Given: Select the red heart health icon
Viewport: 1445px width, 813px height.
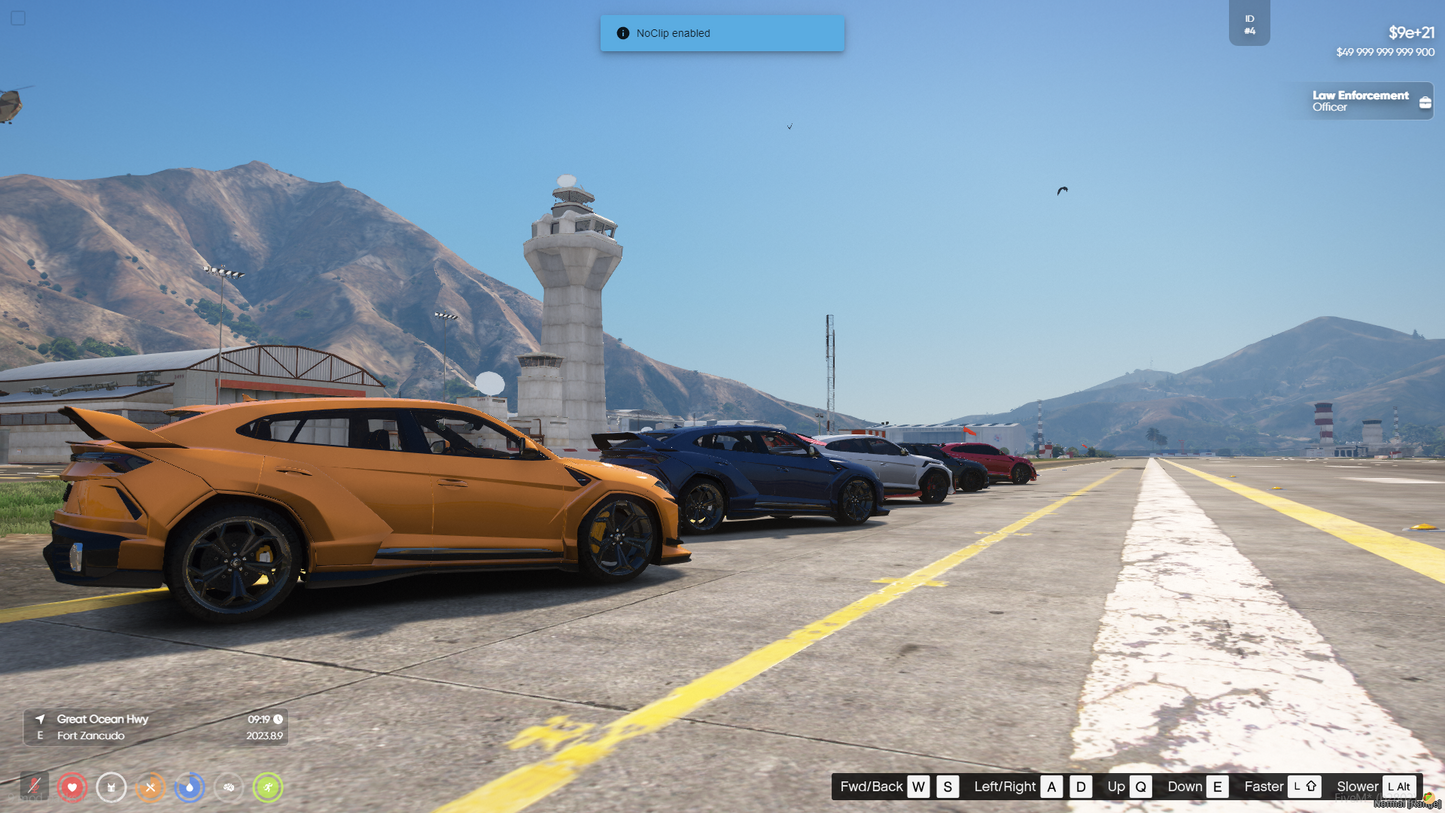Looking at the screenshot, I should [72, 788].
